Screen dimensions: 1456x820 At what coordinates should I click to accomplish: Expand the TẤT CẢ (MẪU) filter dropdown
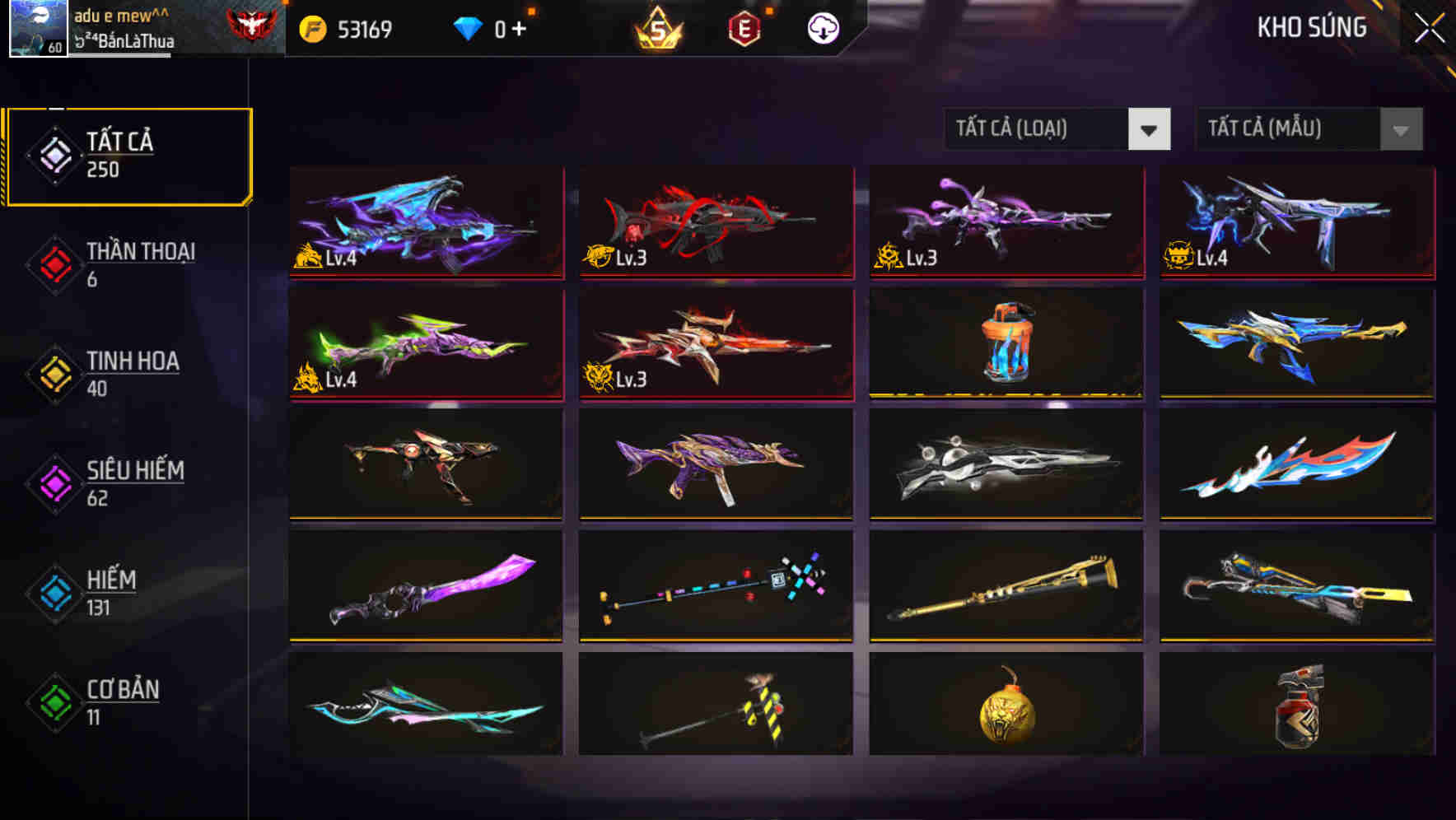point(1285,129)
